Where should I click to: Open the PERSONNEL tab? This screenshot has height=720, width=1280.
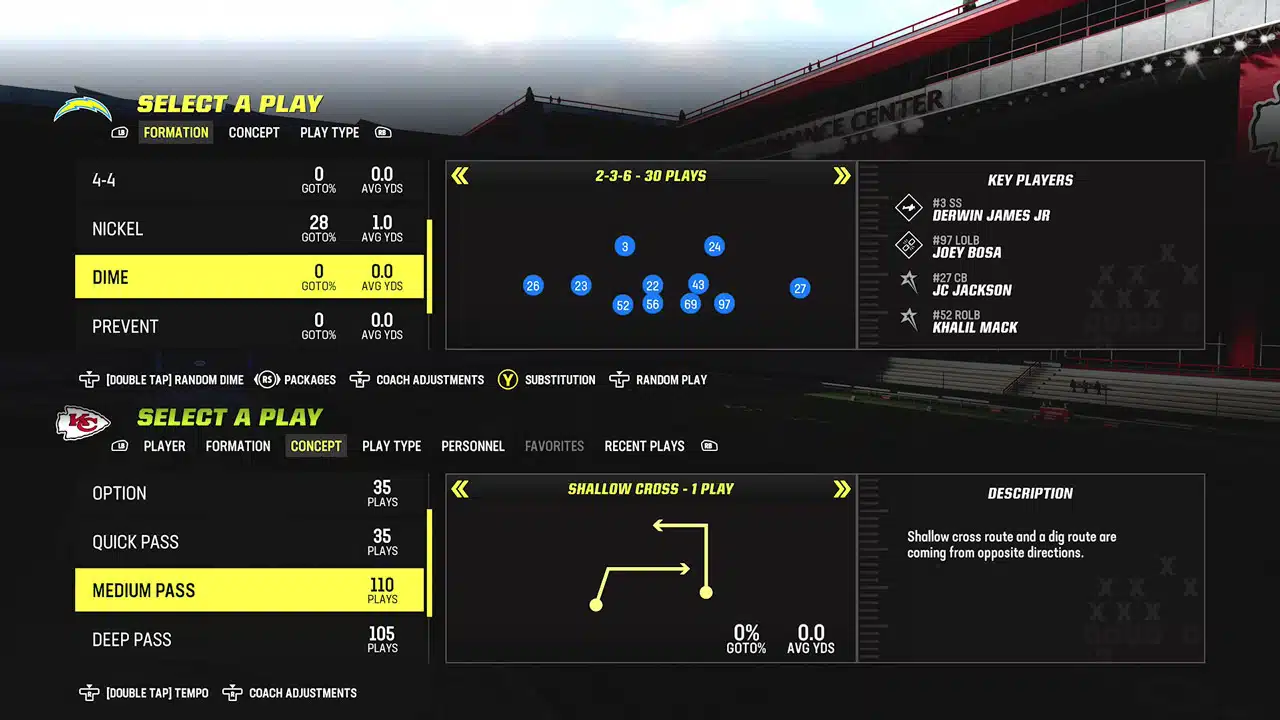click(472, 446)
